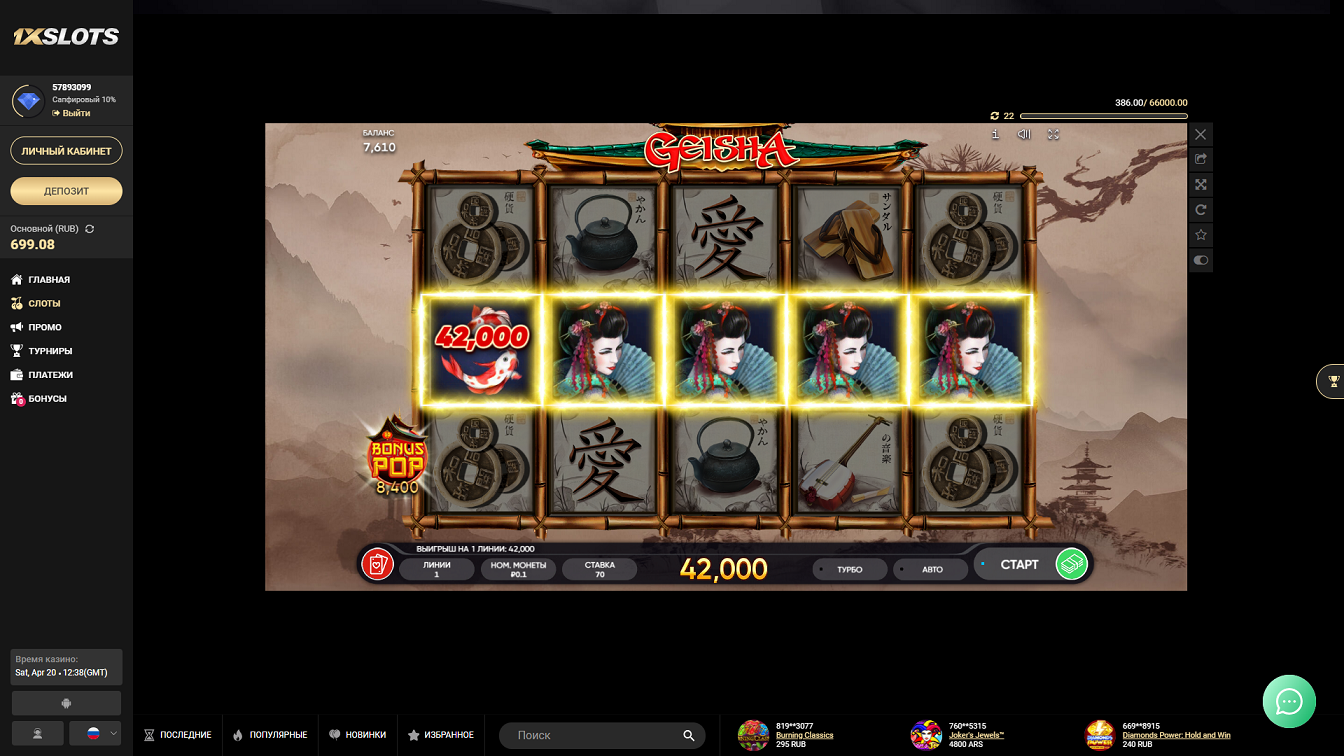Show the game info paytable

coord(995,134)
